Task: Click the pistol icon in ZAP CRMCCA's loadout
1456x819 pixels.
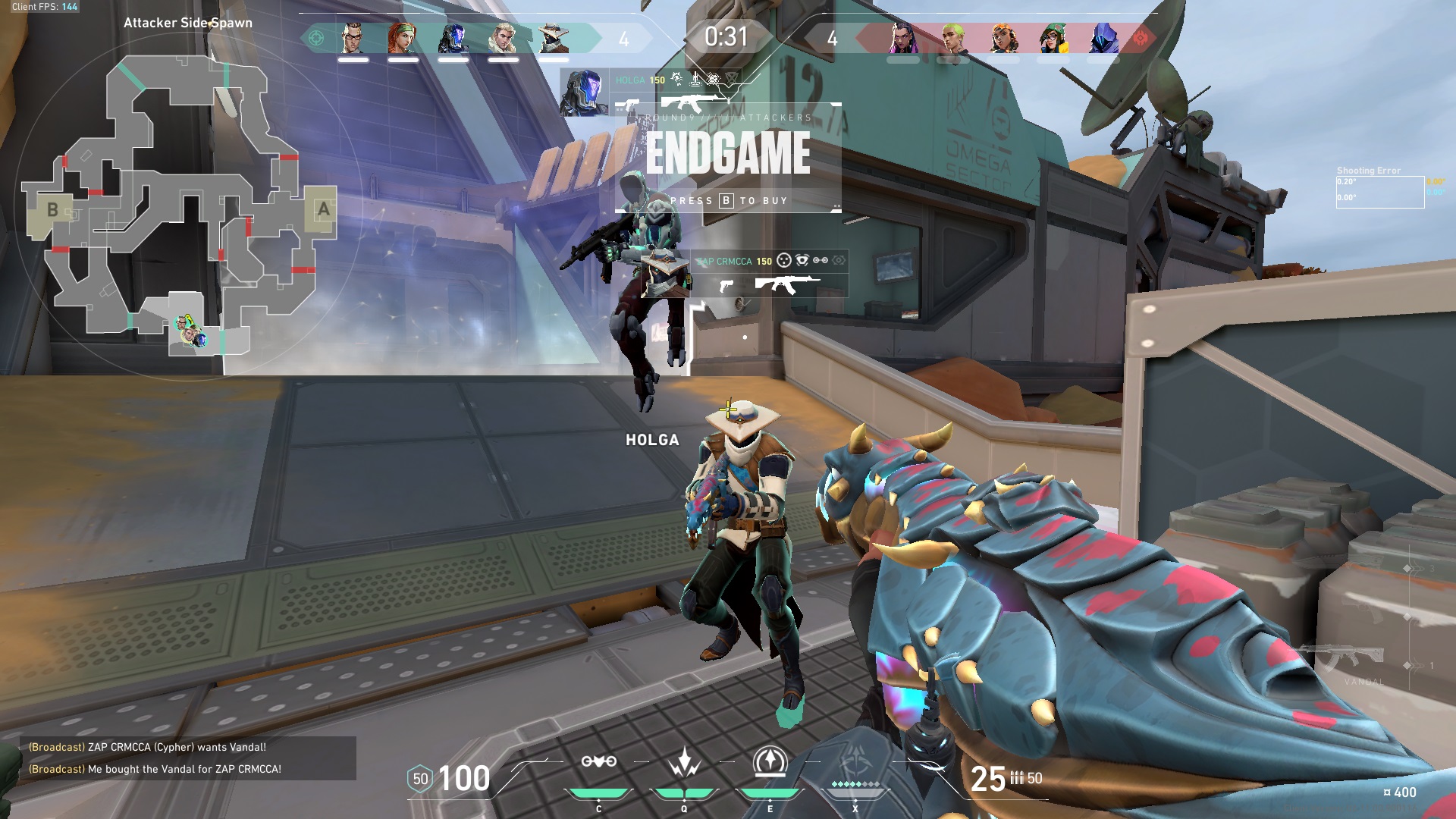Action: pos(727,287)
